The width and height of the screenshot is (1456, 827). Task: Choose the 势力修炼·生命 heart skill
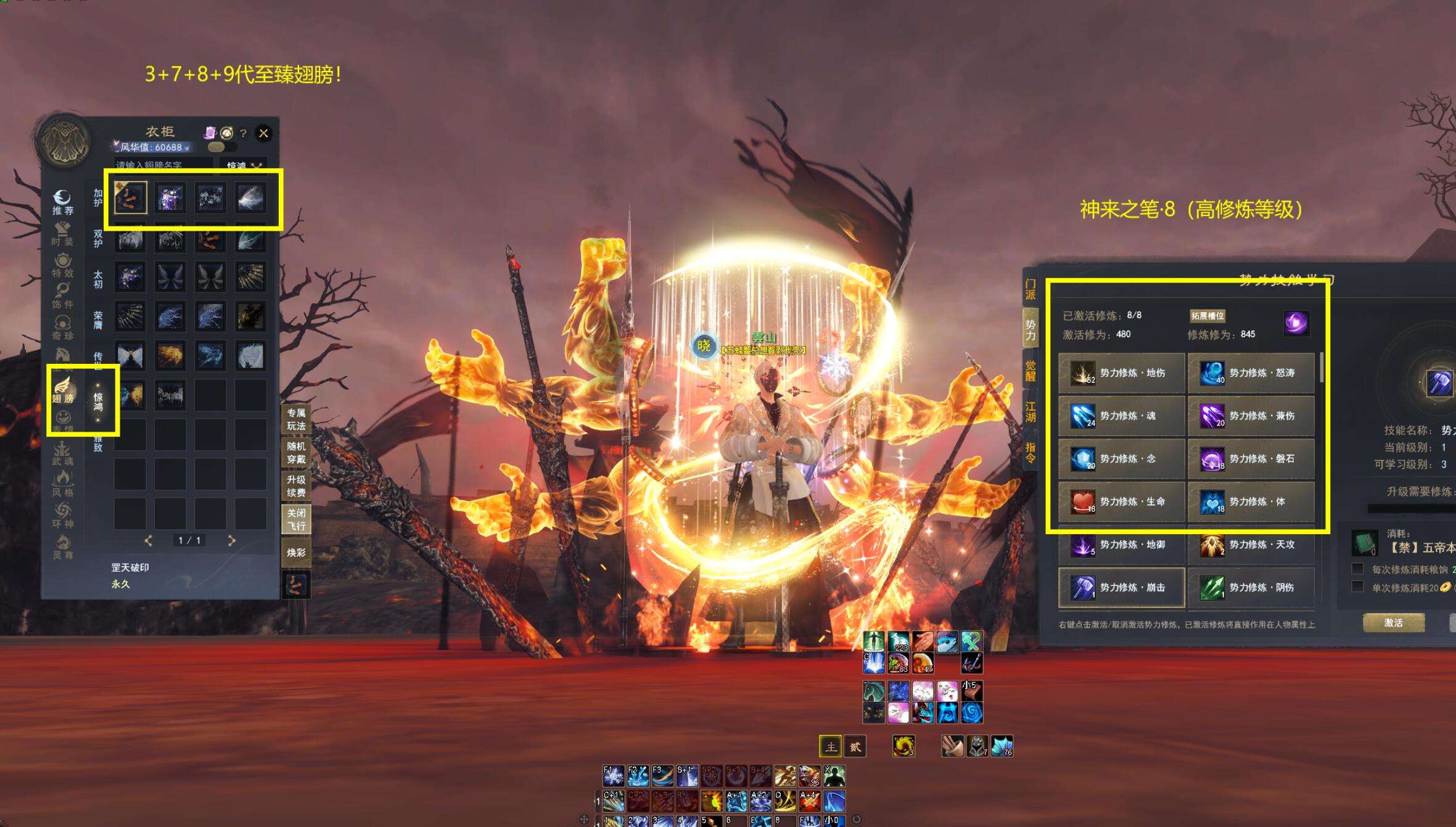point(1121,502)
